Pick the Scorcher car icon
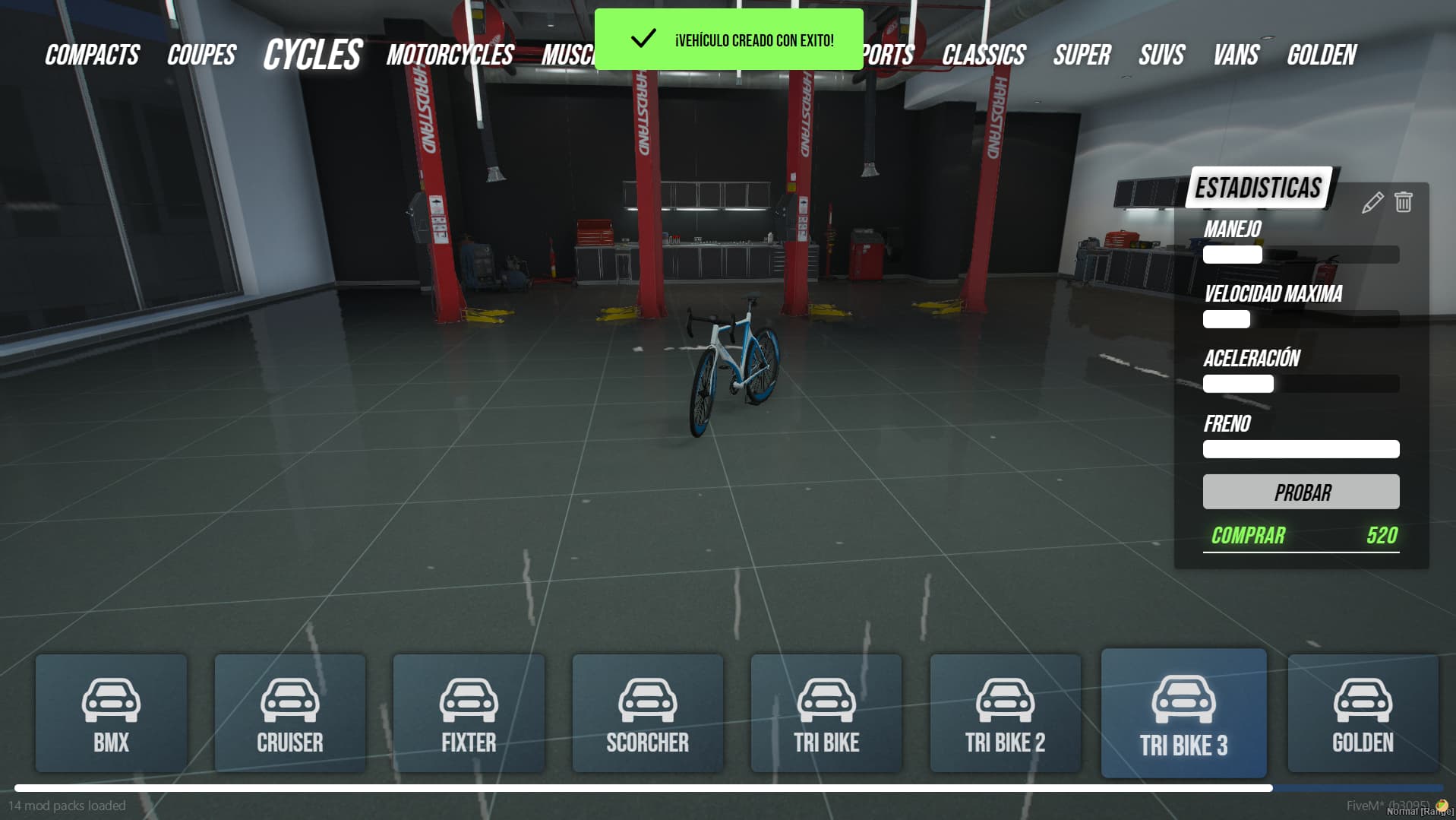Screen dimensions: 1456x820 (647, 700)
